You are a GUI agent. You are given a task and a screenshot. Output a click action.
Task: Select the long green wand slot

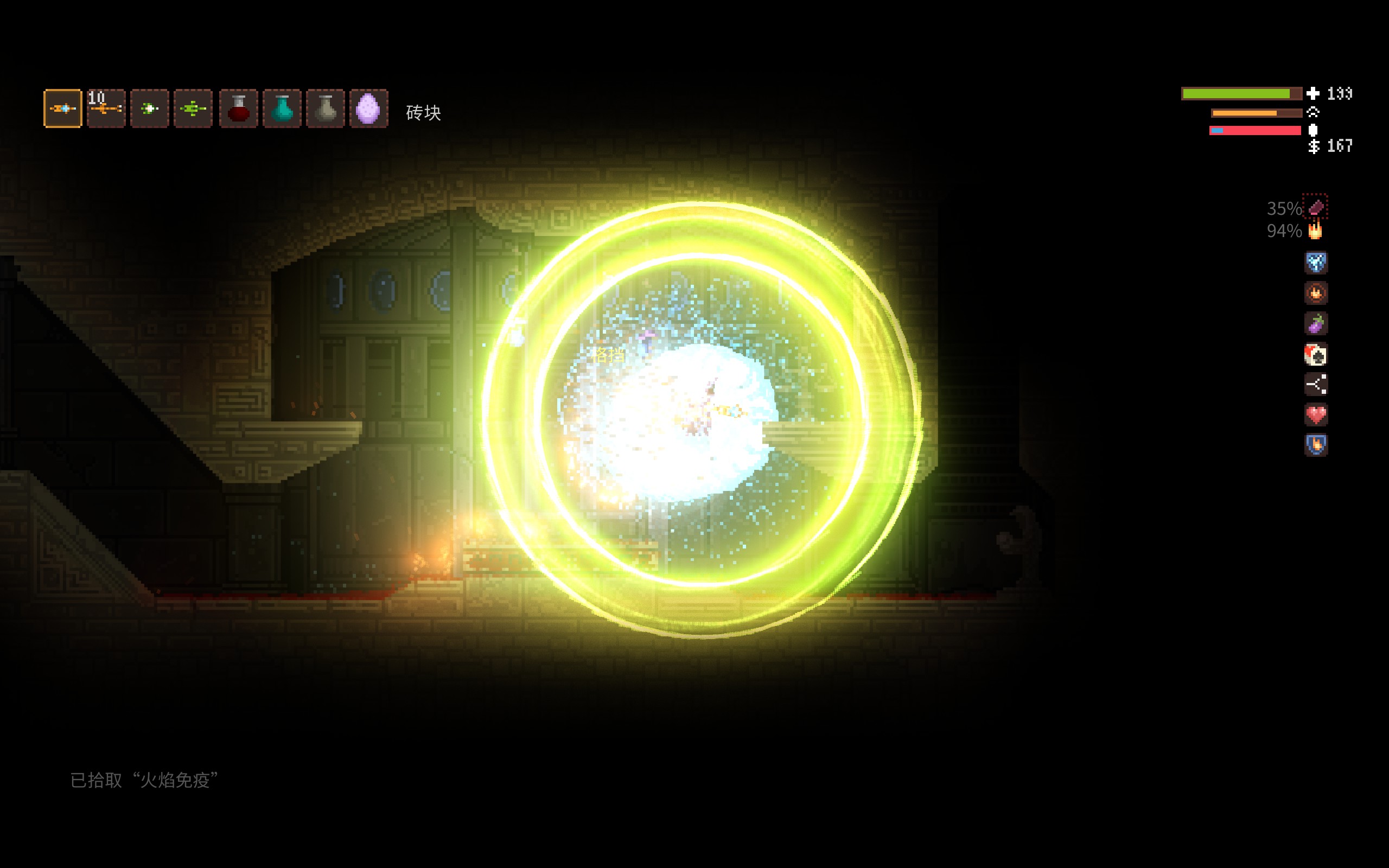[x=193, y=108]
